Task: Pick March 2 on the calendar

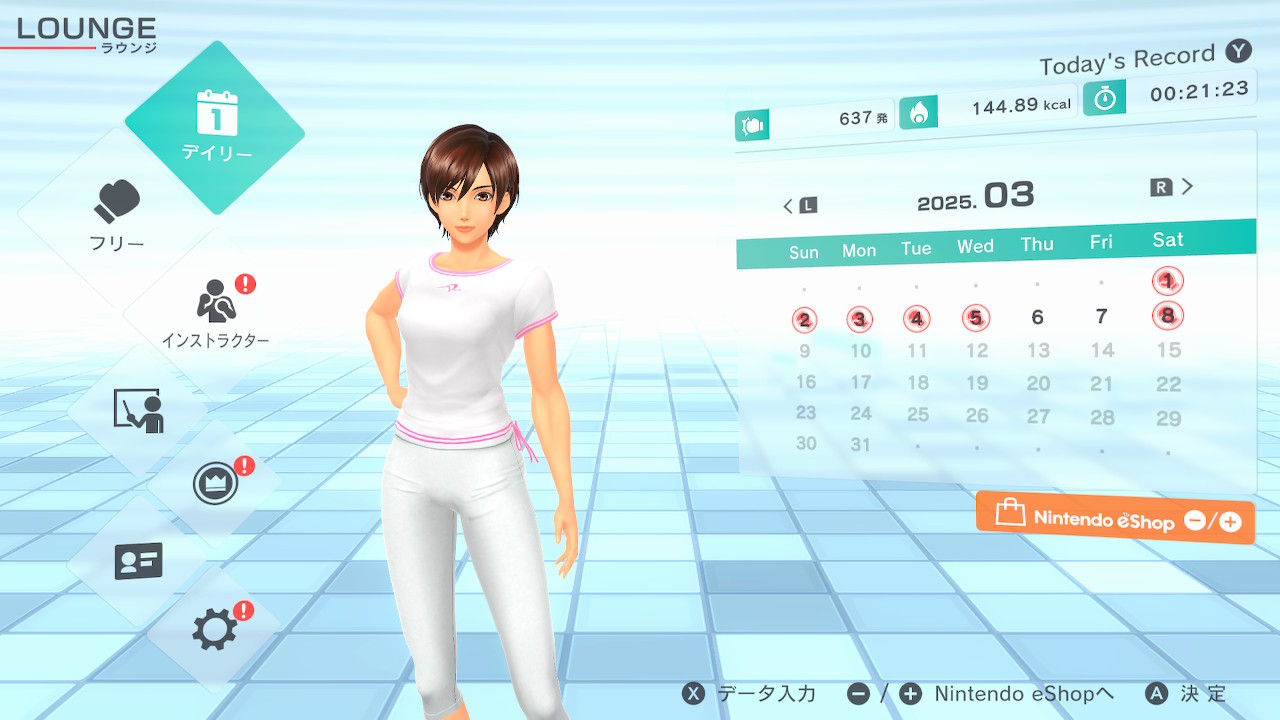Action: [x=804, y=320]
